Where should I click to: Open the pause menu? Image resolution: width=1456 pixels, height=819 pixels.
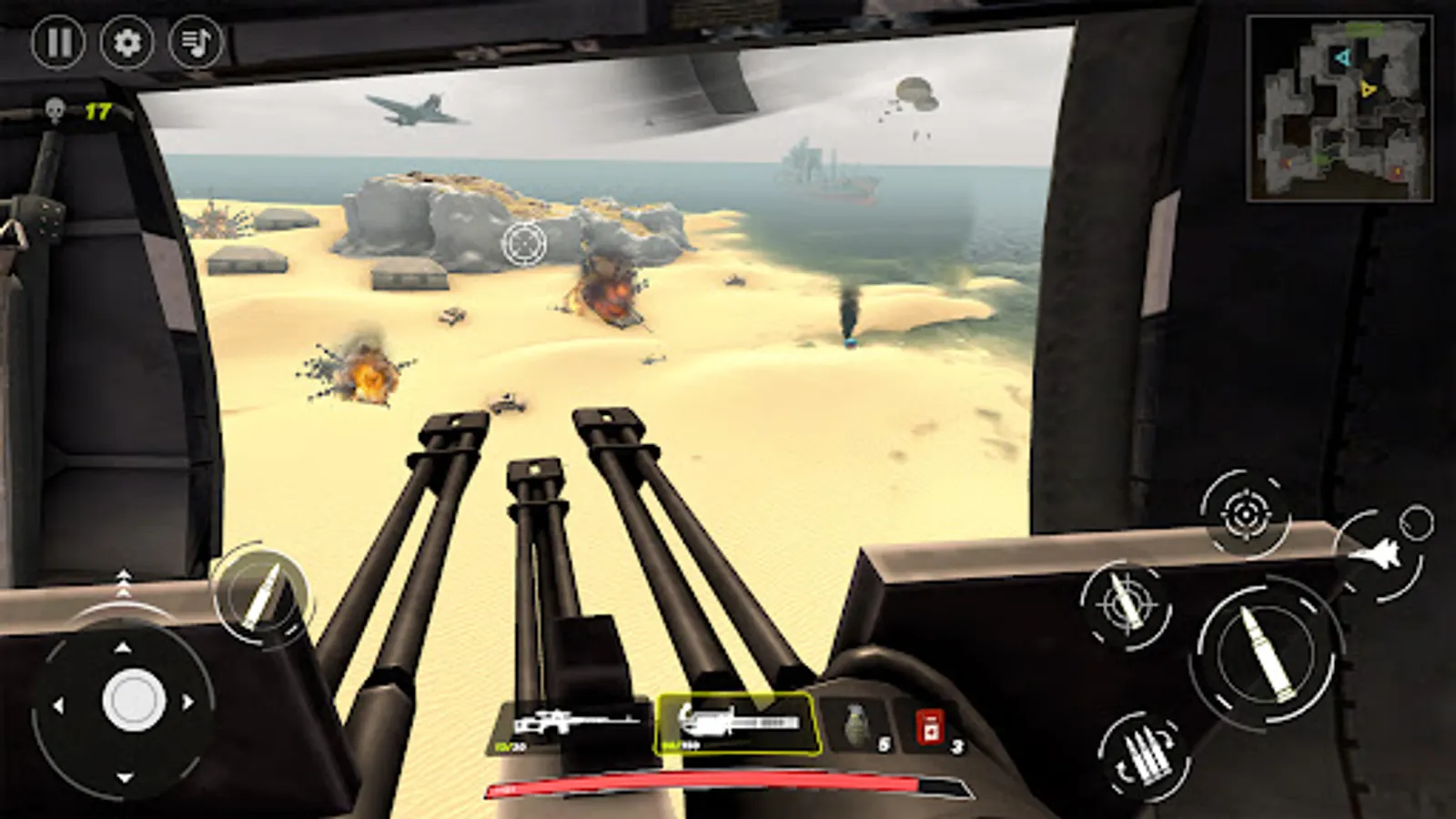tap(58, 42)
